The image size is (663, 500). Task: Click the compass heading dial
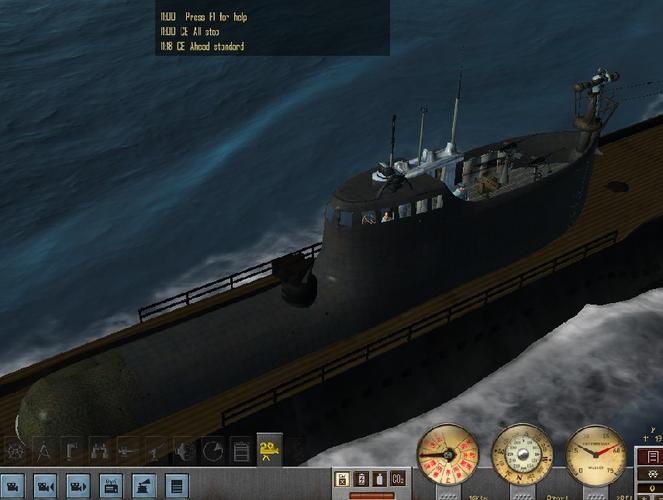[521, 455]
